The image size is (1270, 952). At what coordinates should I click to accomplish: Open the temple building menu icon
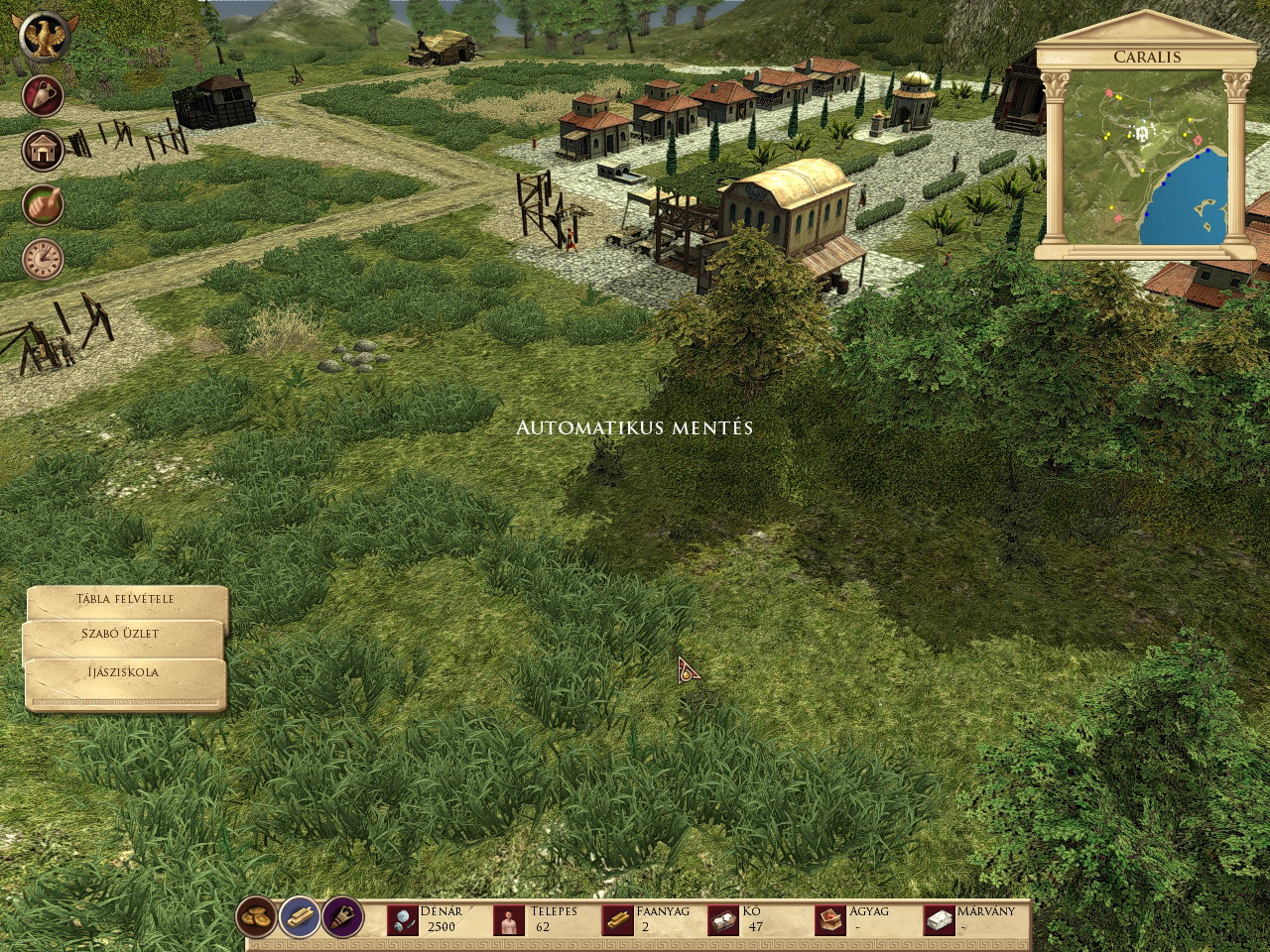click(x=43, y=151)
